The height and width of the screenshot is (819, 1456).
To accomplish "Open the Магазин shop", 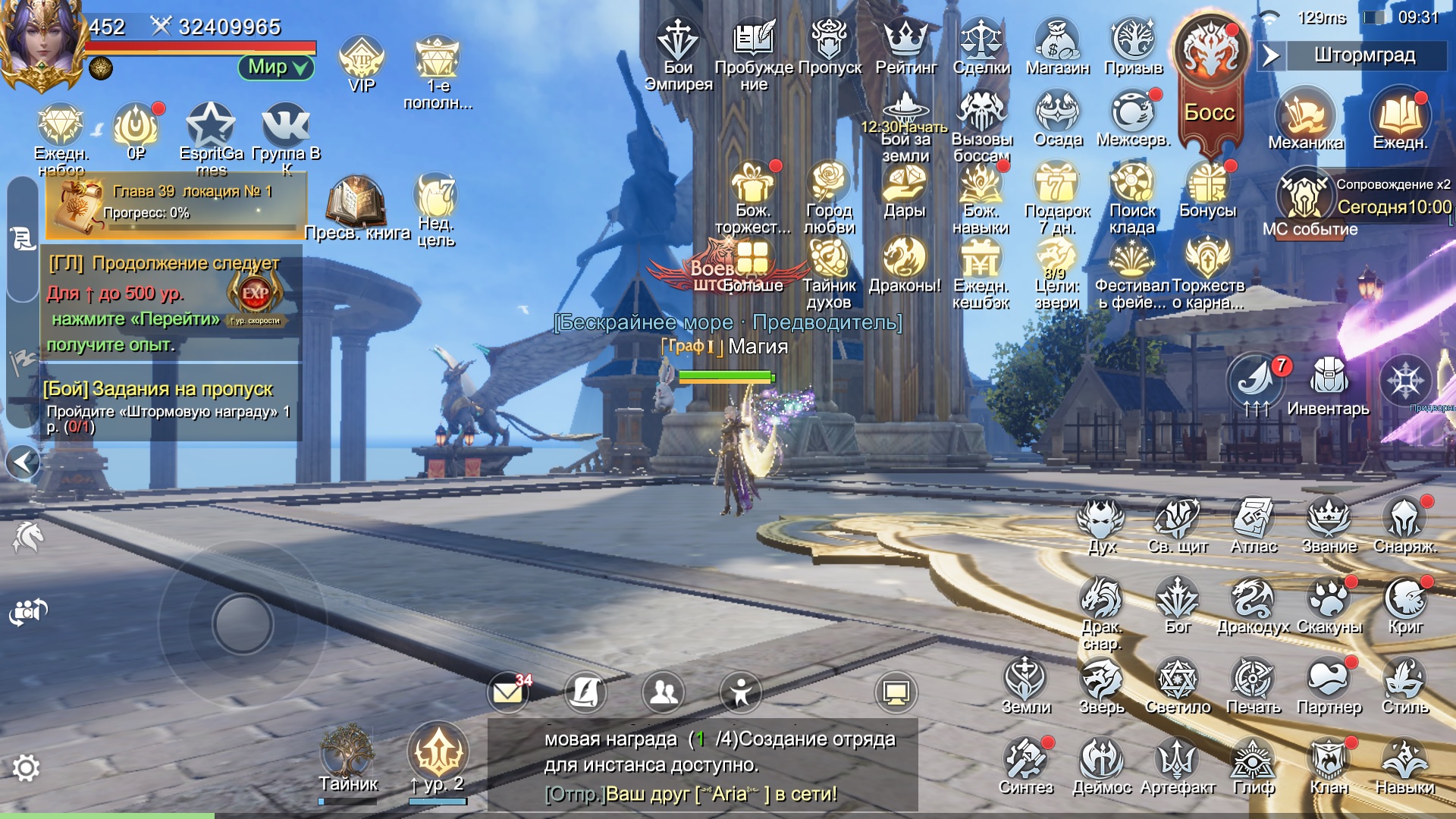I will [1057, 45].
